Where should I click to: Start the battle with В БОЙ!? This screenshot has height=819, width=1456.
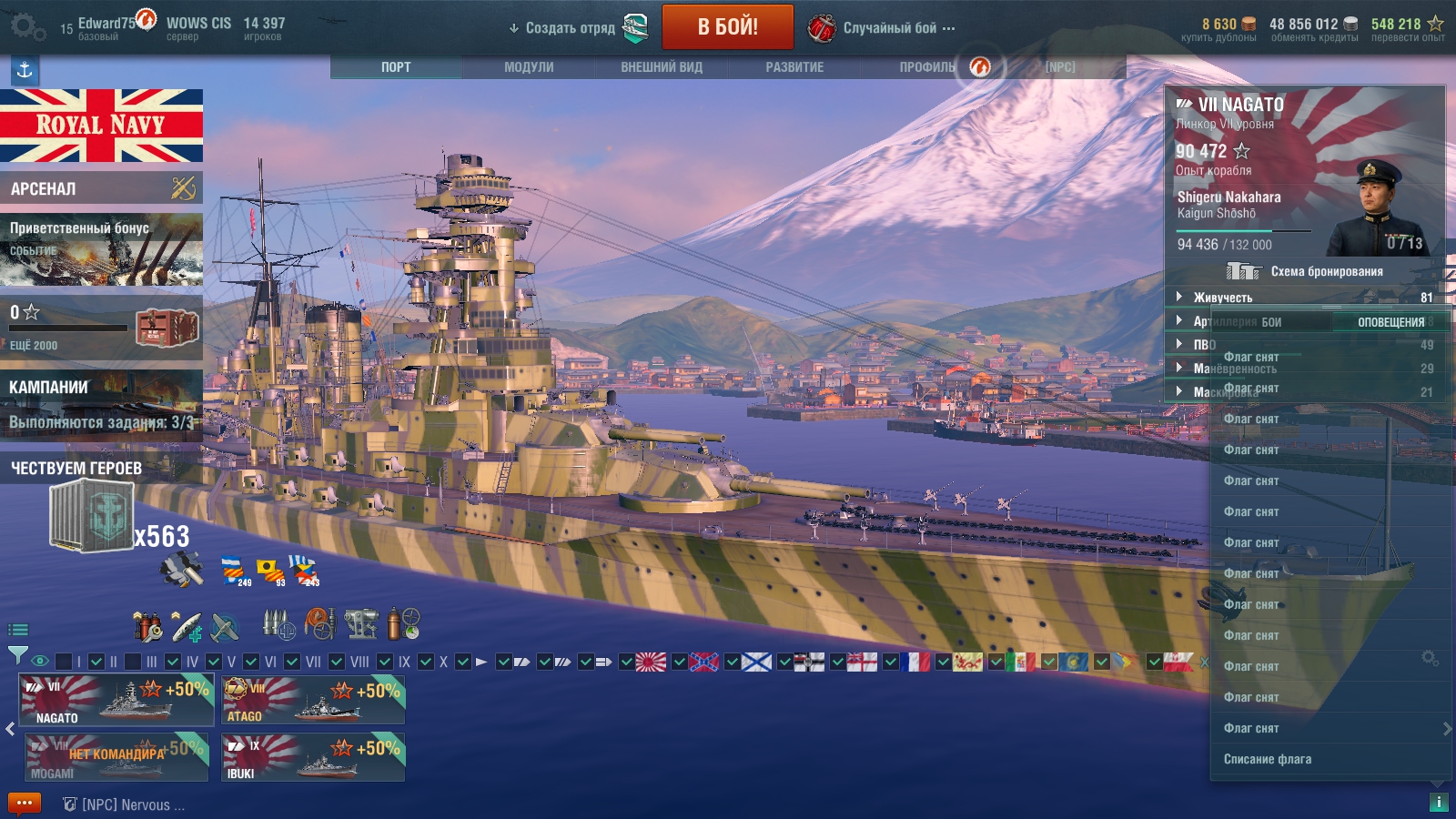coord(727,27)
